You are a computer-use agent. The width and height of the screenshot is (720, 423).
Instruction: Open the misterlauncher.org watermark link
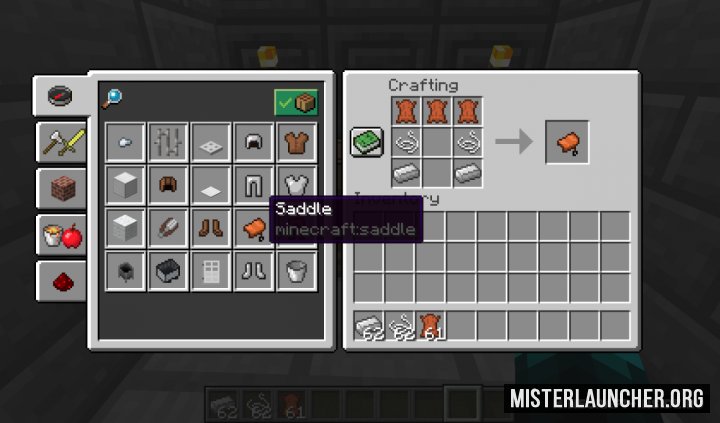coord(607,398)
